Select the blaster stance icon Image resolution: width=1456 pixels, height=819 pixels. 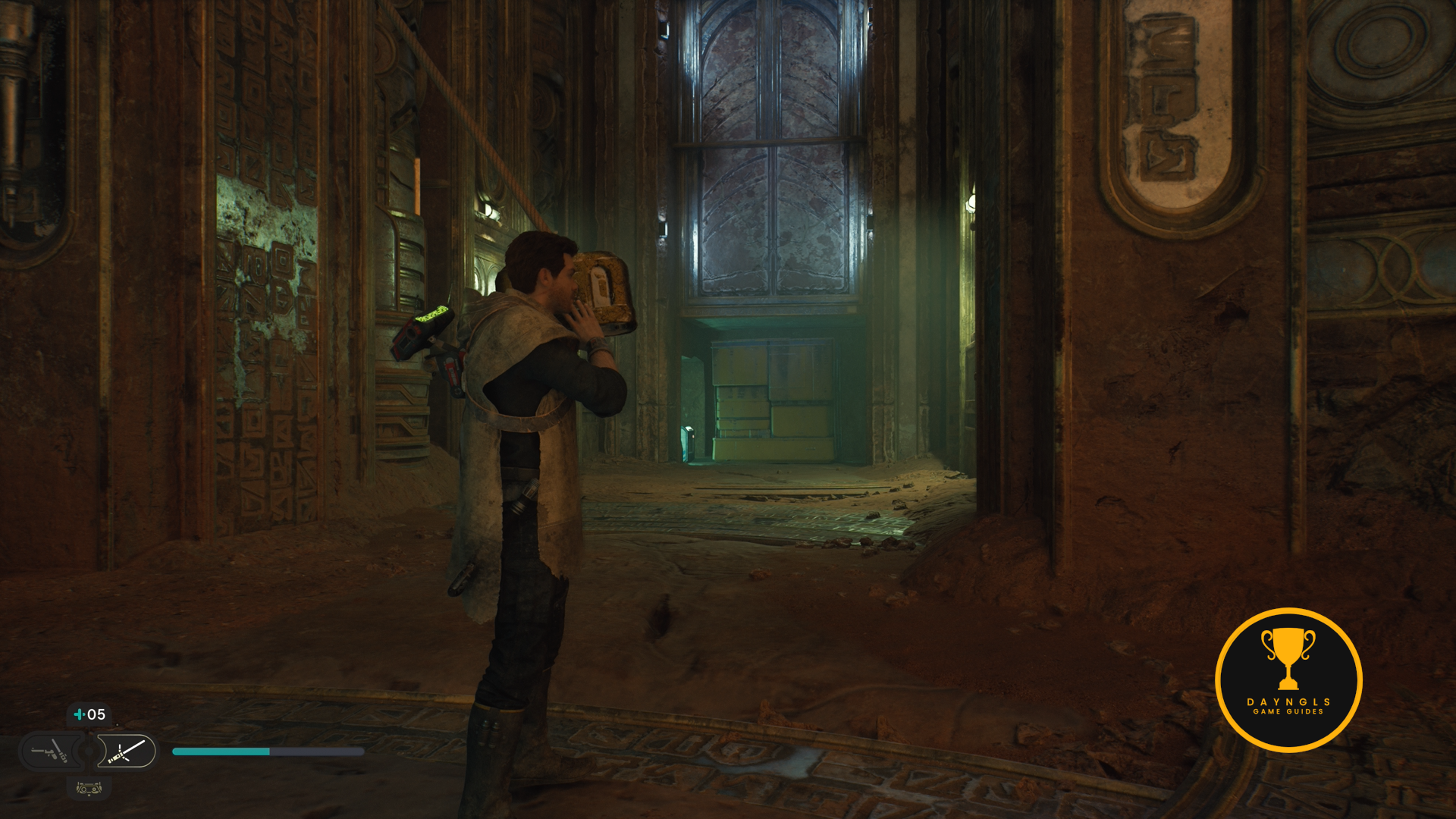click(50, 752)
